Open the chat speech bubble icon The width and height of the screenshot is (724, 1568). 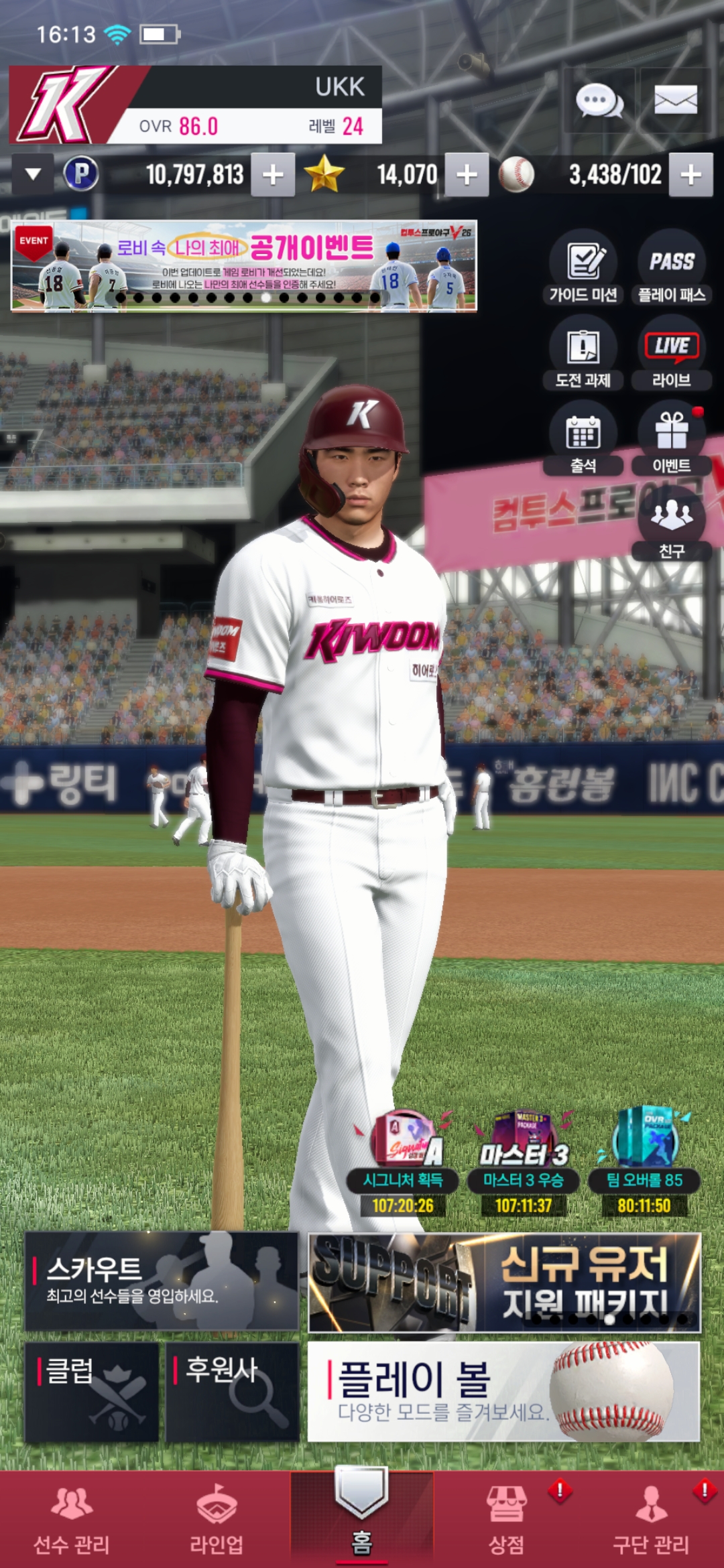599,101
